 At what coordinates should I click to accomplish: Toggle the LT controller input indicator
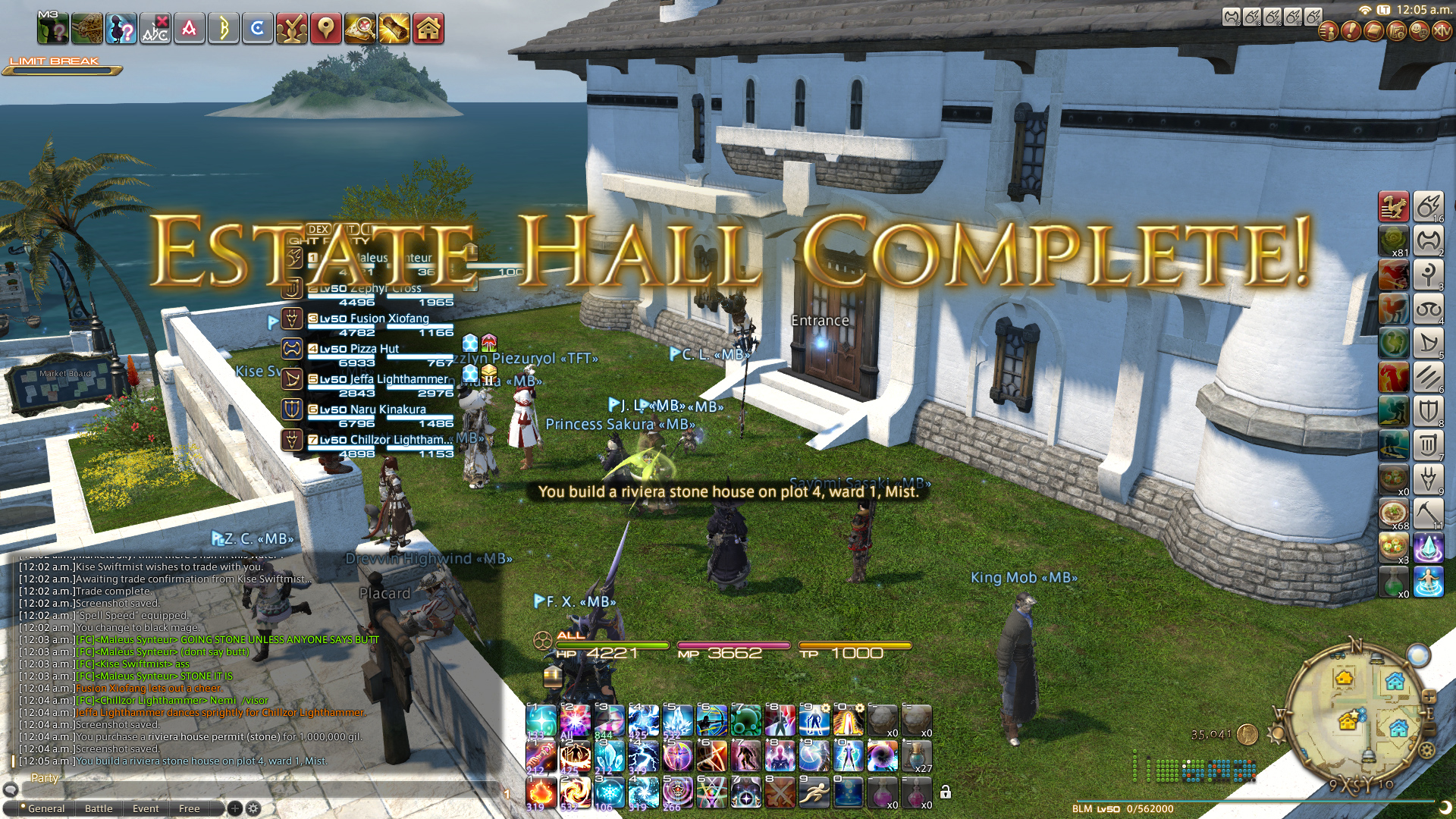point(1384,10)
